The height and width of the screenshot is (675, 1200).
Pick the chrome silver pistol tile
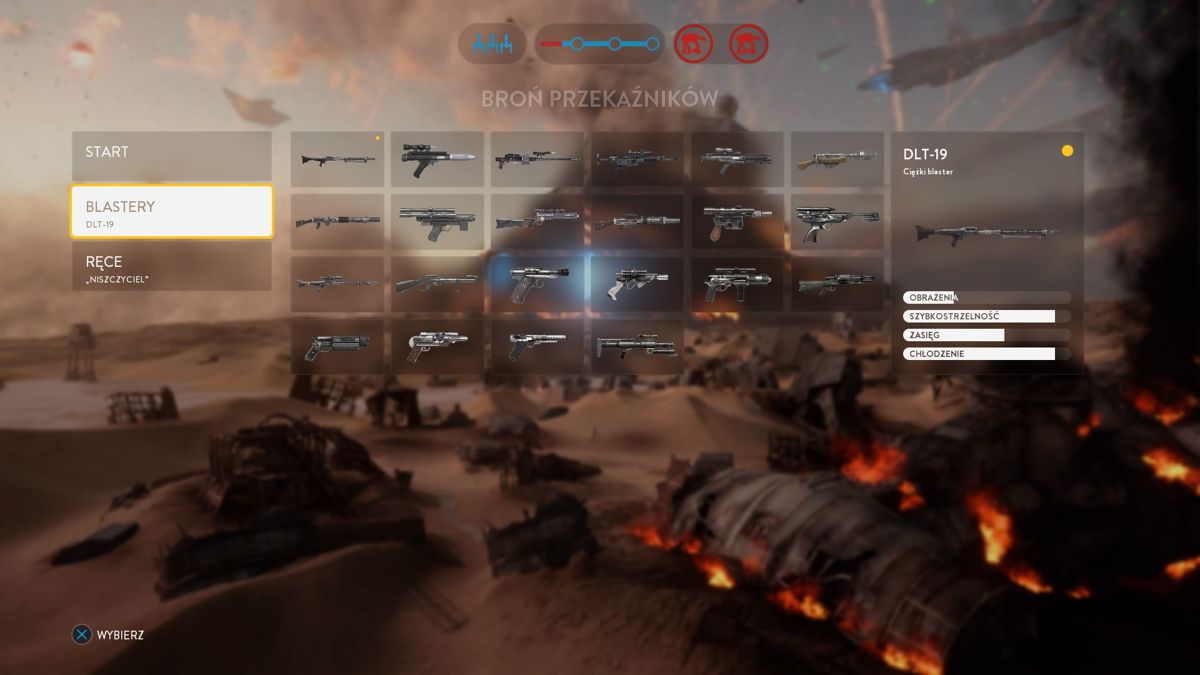coord(437,347)
